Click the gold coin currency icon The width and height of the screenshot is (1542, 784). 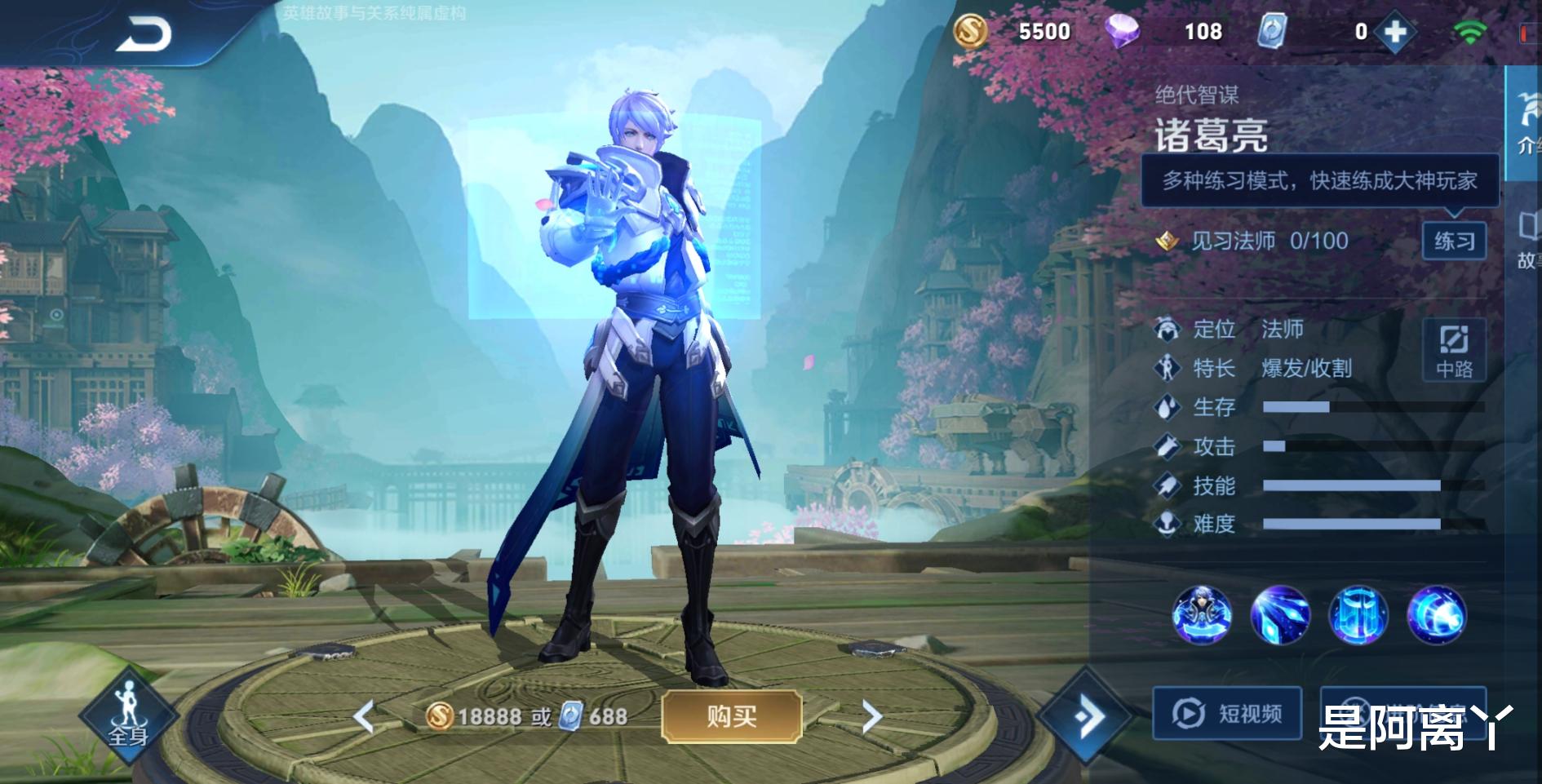[969, 32]
